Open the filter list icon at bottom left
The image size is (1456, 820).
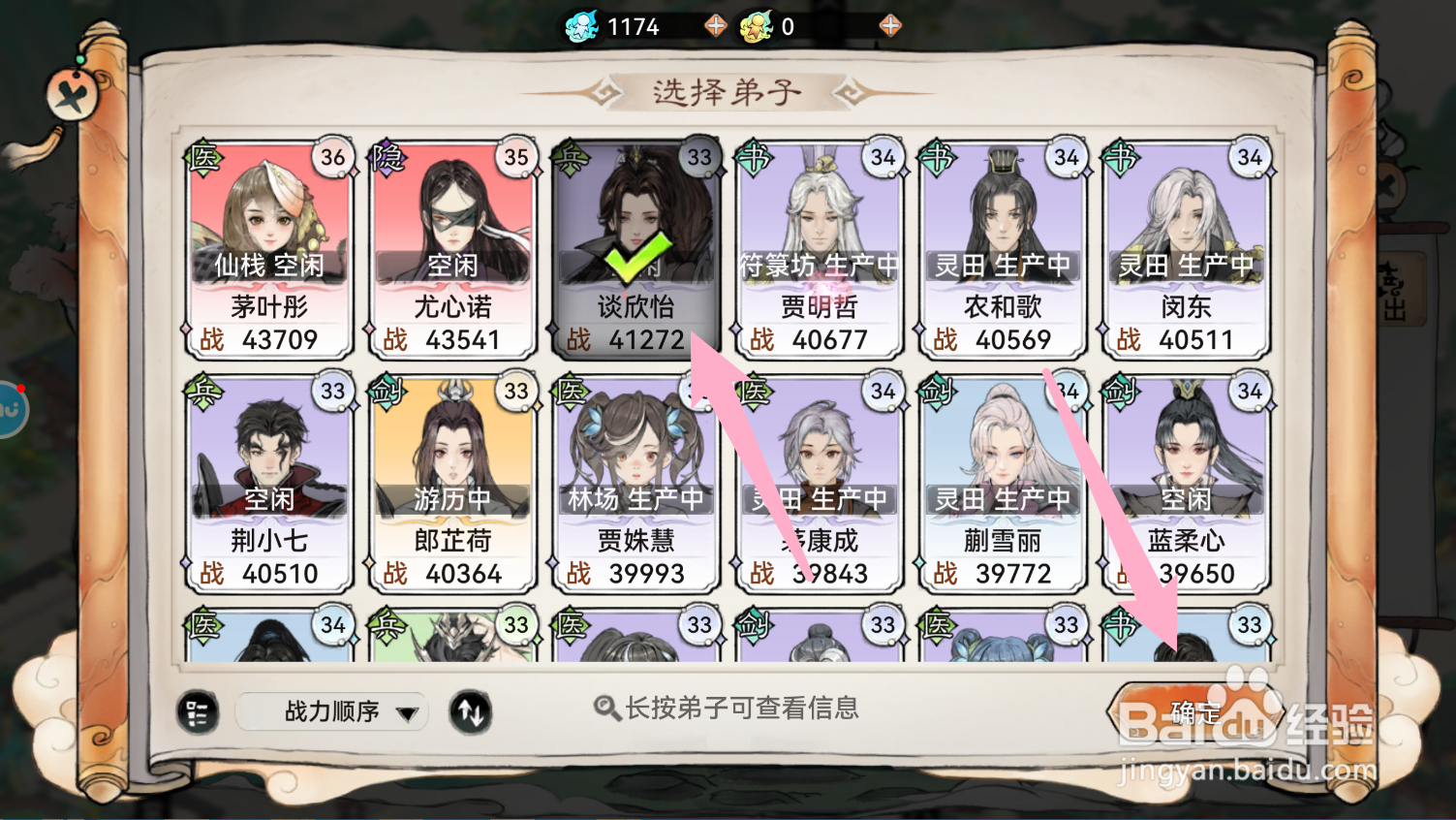point(197,712)
